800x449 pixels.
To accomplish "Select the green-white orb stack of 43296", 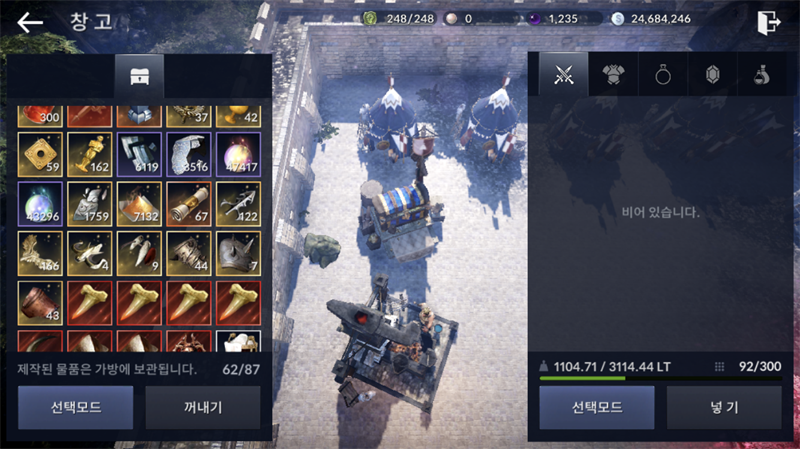I will pyautogui.click(x=40, y=204).
